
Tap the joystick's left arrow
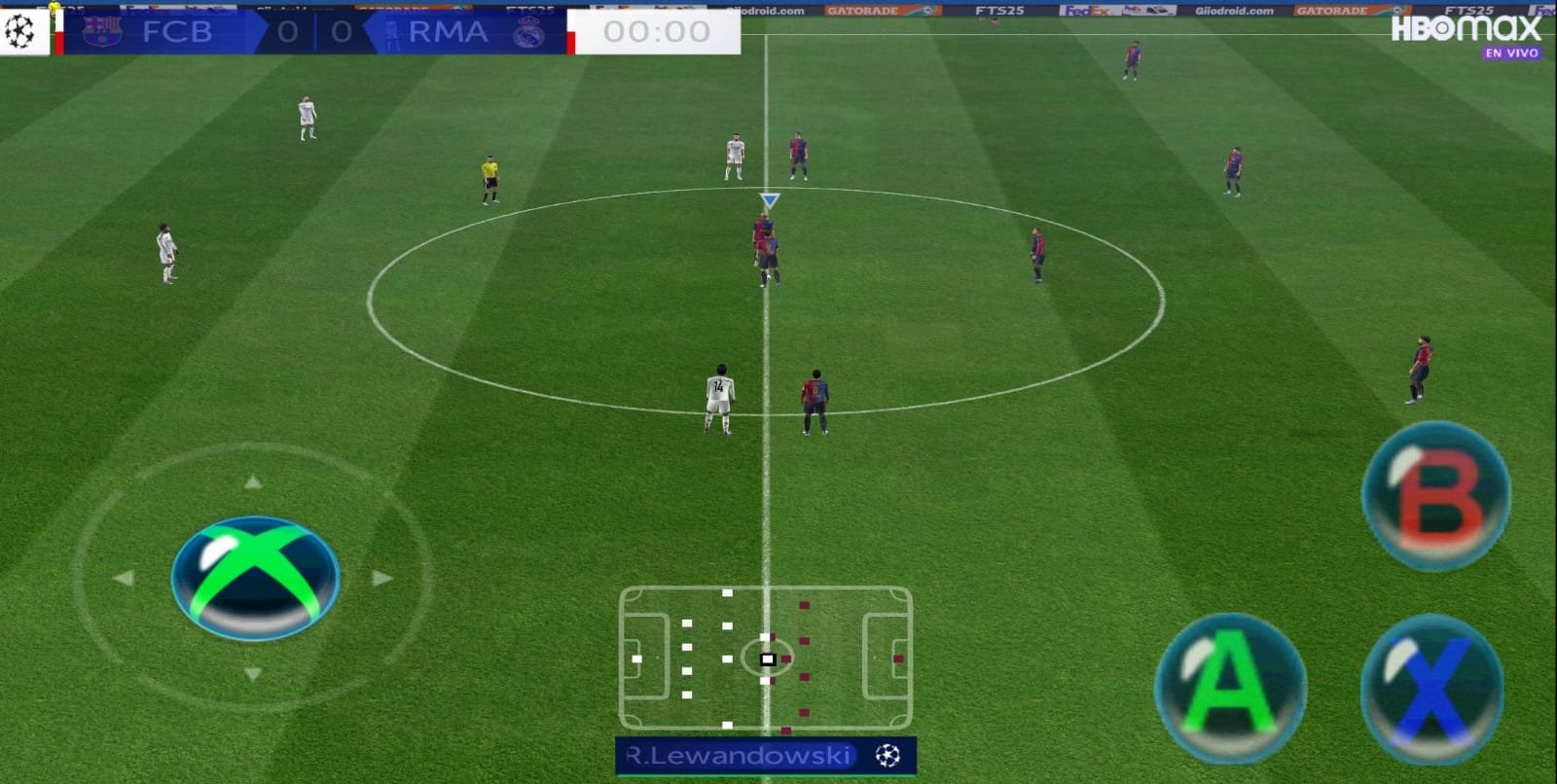click(x=124, y=578)
